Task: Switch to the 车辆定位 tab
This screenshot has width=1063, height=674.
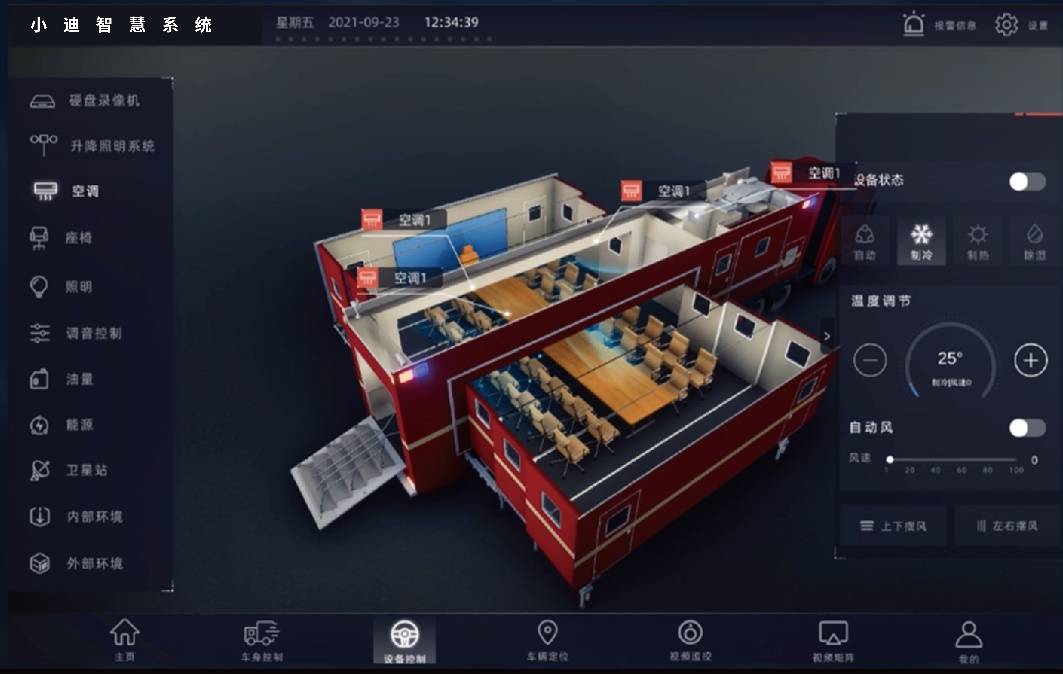Action: click(x=547, y=640)
